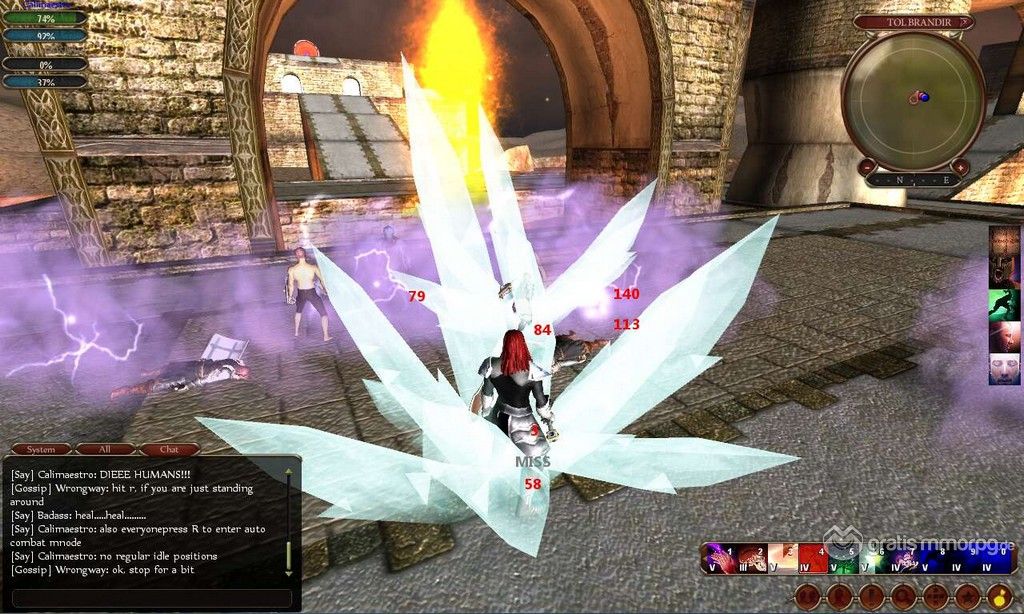
Task: Click the circular minimap
Action: point(913,95)
